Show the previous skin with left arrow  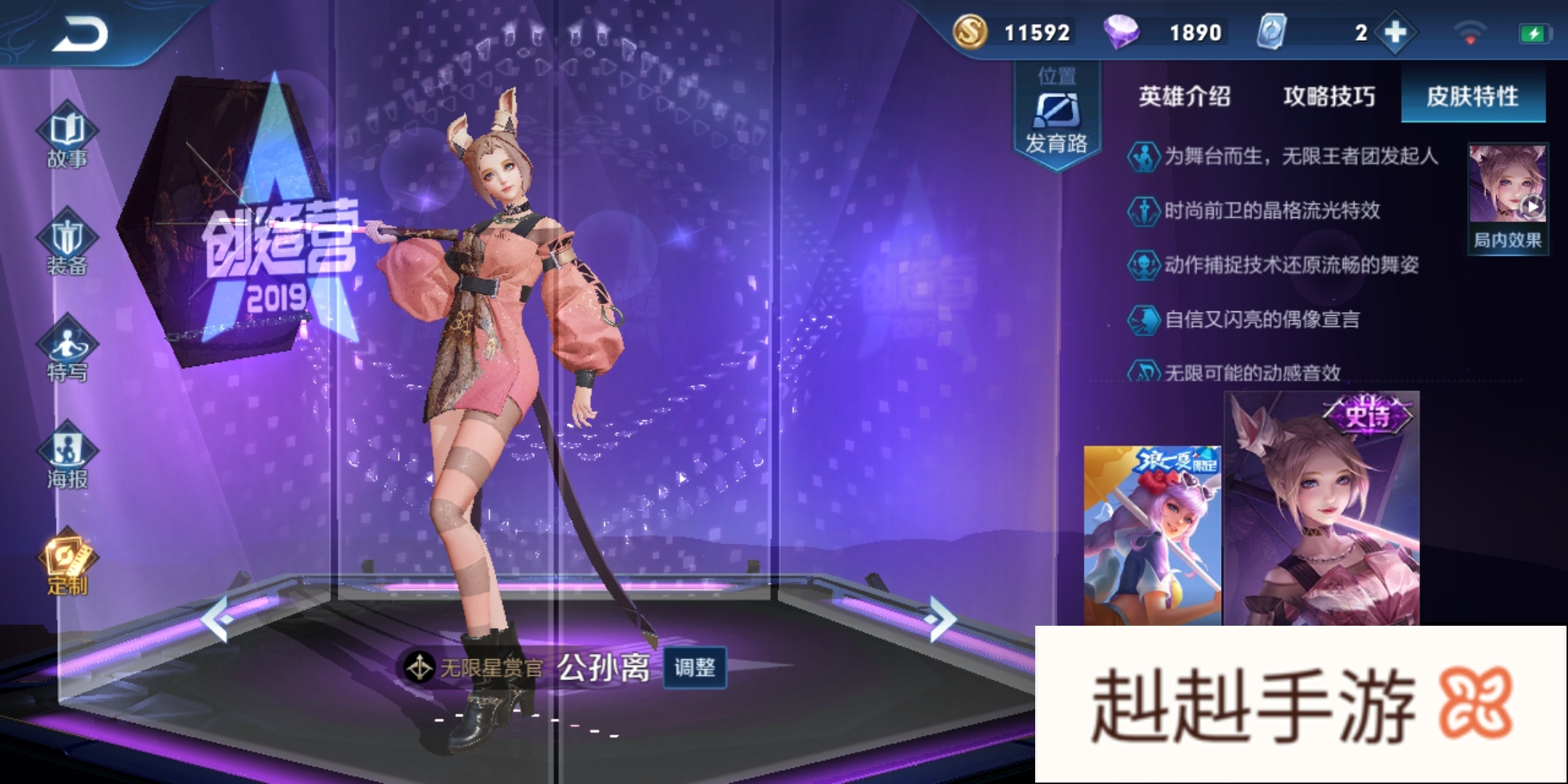pos(216,618)
